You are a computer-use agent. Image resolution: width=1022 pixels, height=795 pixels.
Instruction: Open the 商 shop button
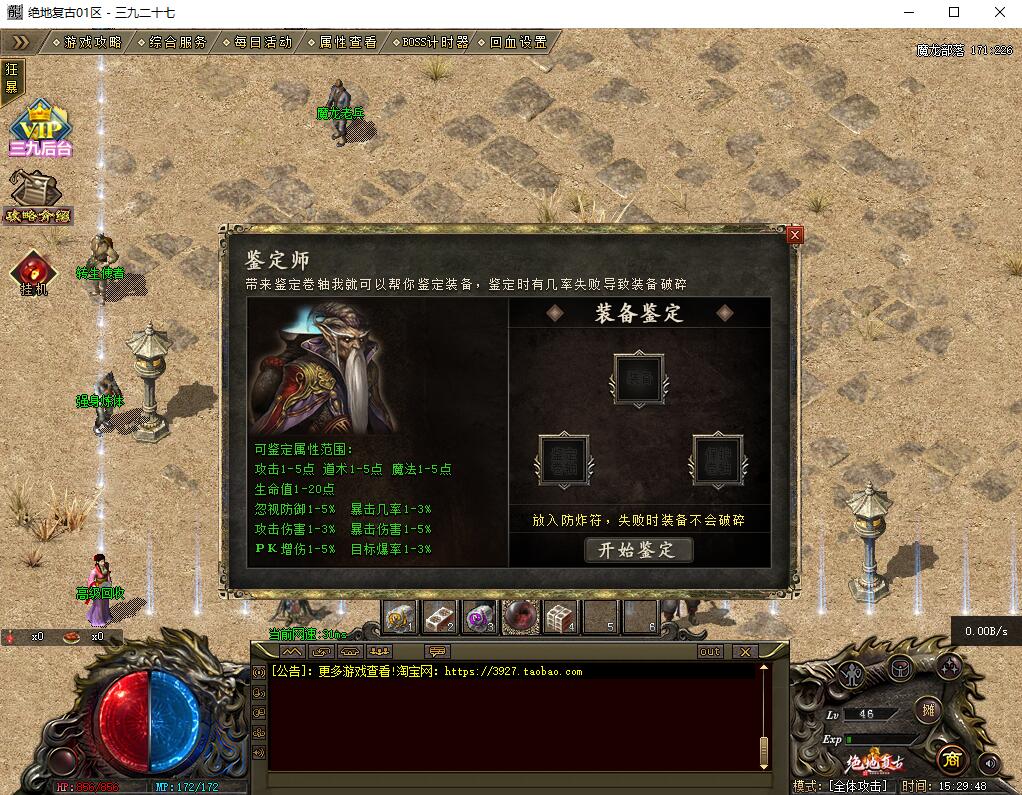pos(952,760)
